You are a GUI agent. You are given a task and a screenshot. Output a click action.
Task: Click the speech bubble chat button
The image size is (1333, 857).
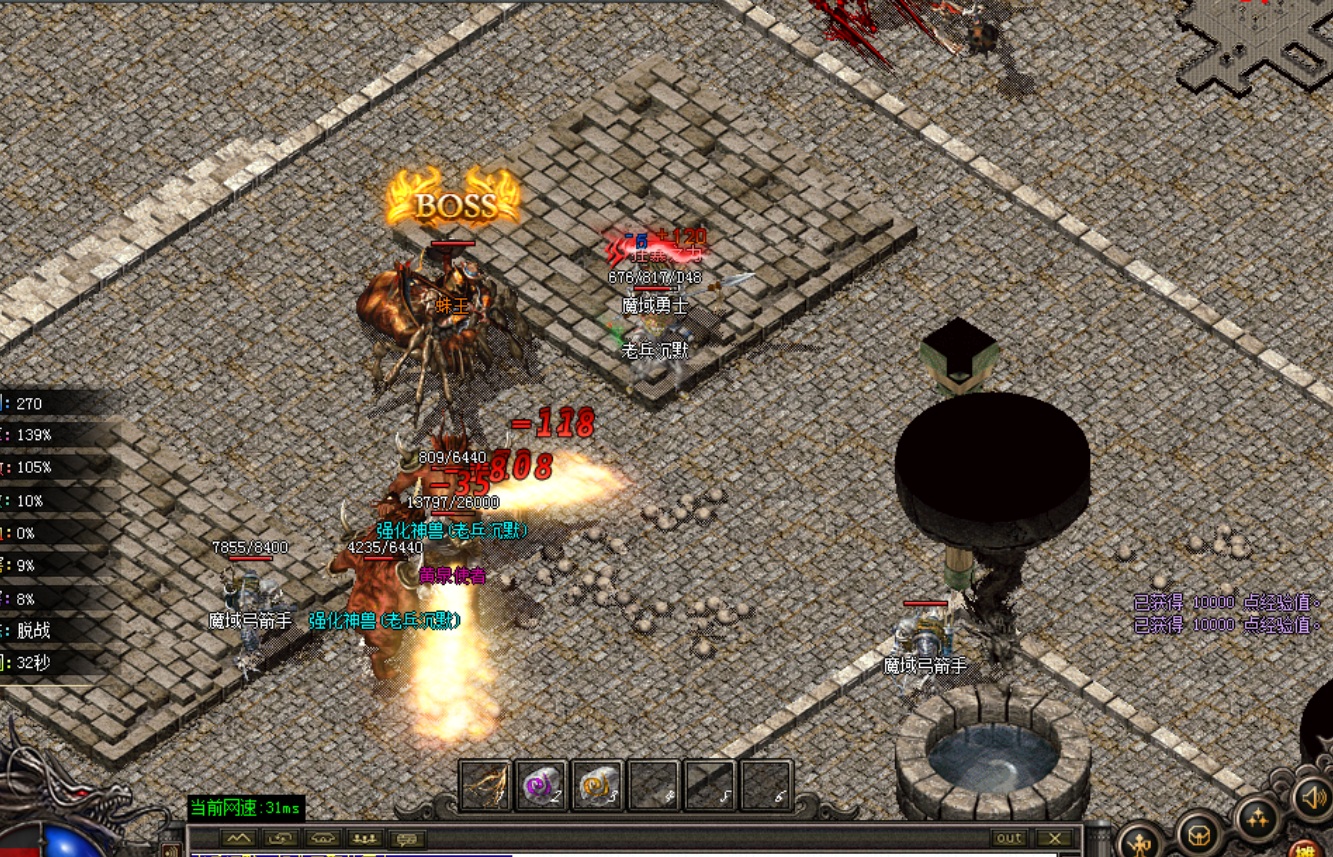(407, 838)
